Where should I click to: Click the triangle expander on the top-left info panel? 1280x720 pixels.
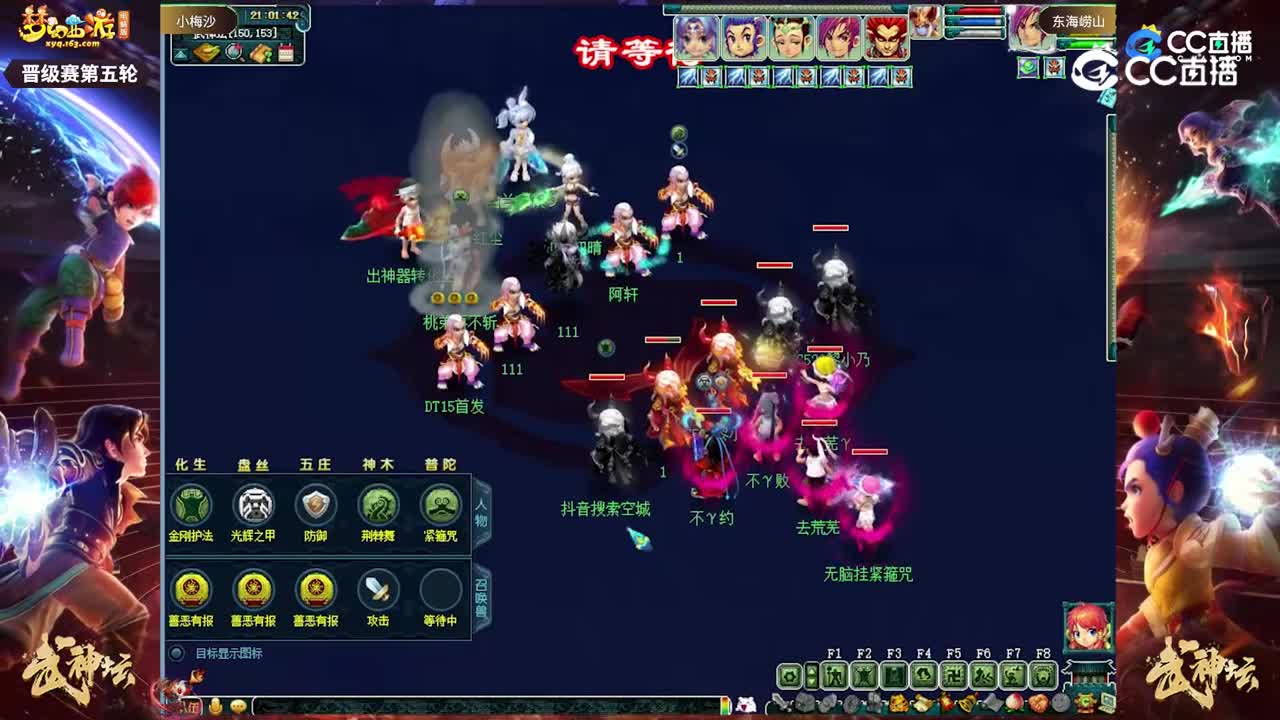[181, 54]
